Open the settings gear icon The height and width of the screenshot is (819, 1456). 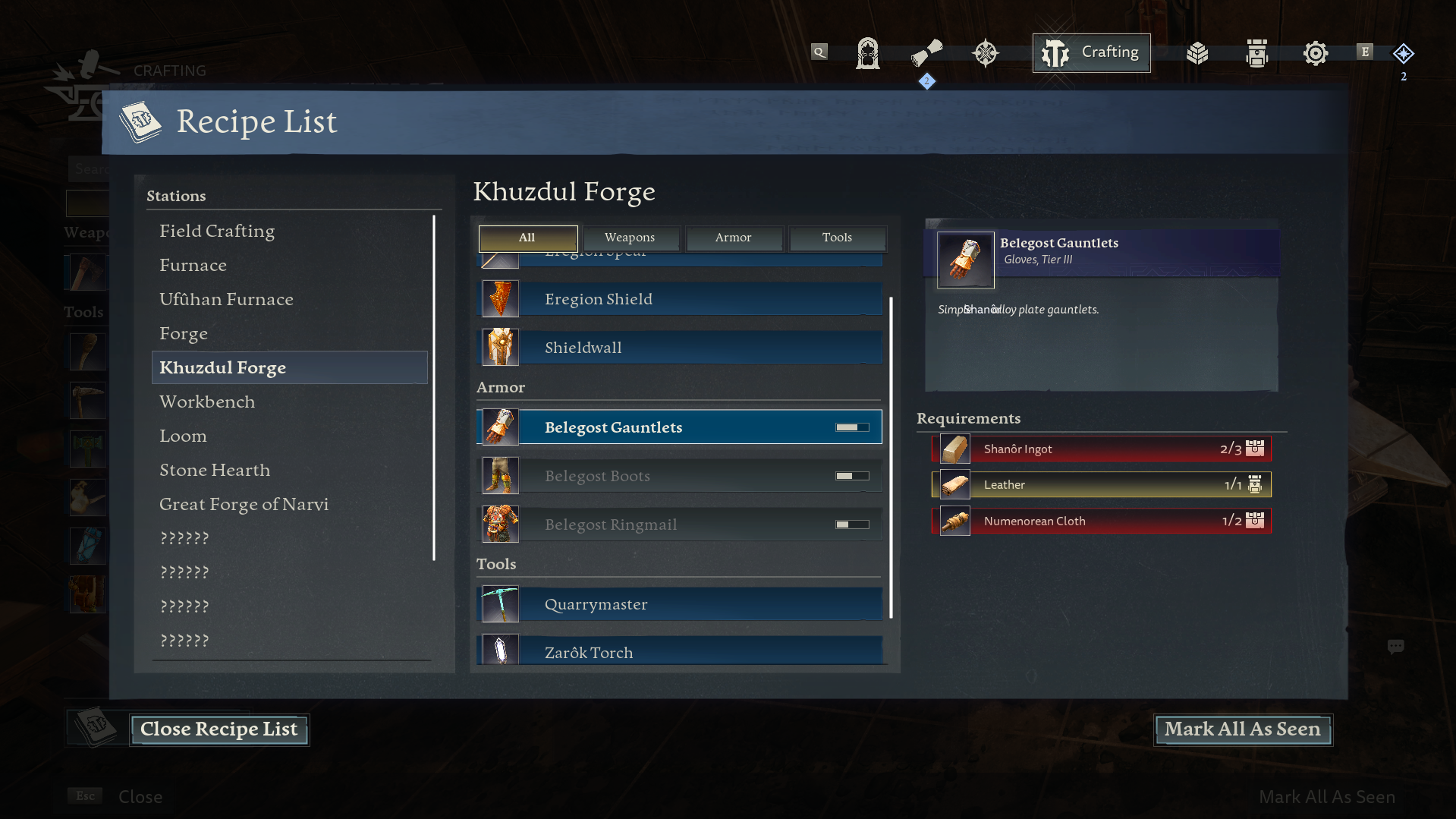(1316, 53)
